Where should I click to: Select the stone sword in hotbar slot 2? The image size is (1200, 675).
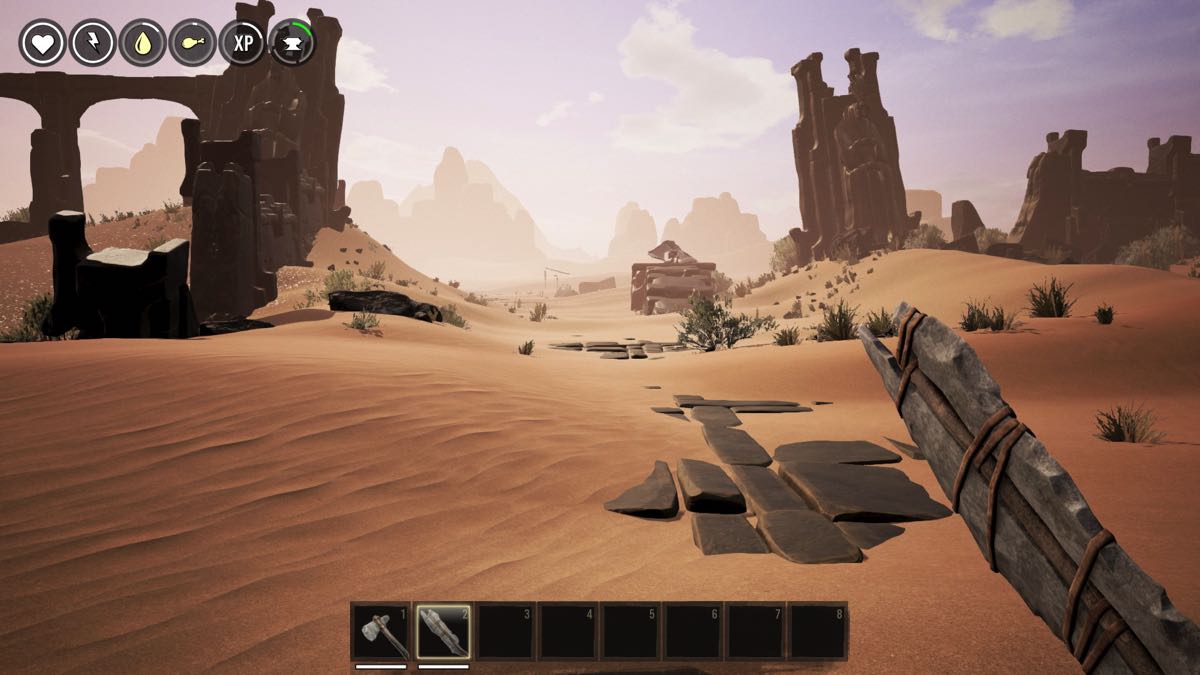click(x=443, y=631)
